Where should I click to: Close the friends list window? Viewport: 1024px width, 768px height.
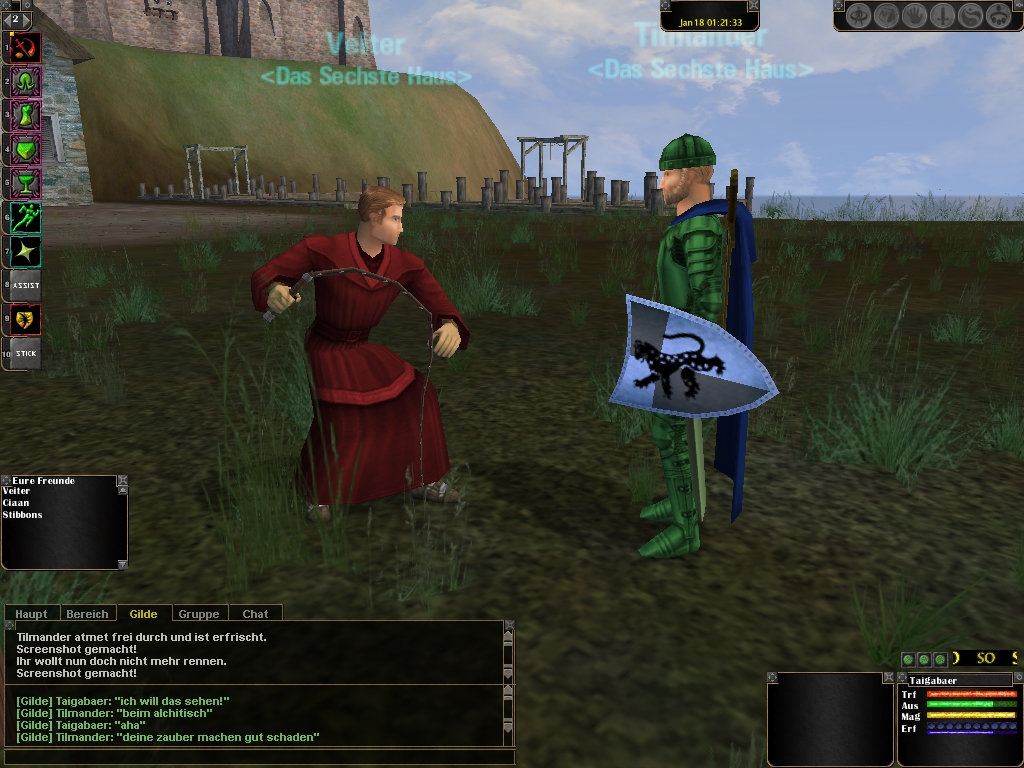[122, 481]
